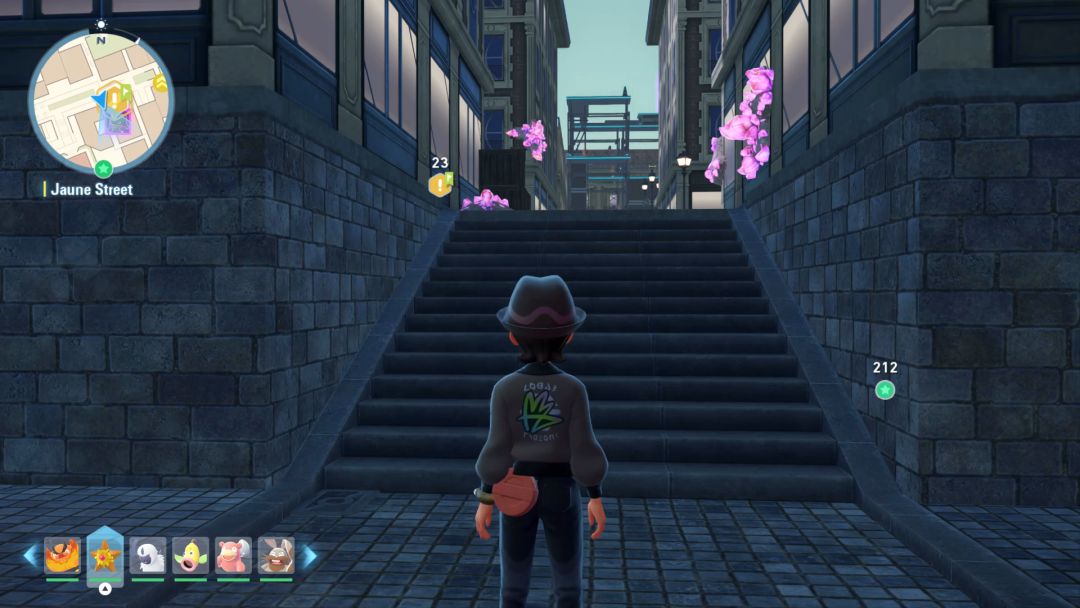Click the left arrow of party bar
The width and height of the screenshot is (1080, 608).
(x=30, y=555)
